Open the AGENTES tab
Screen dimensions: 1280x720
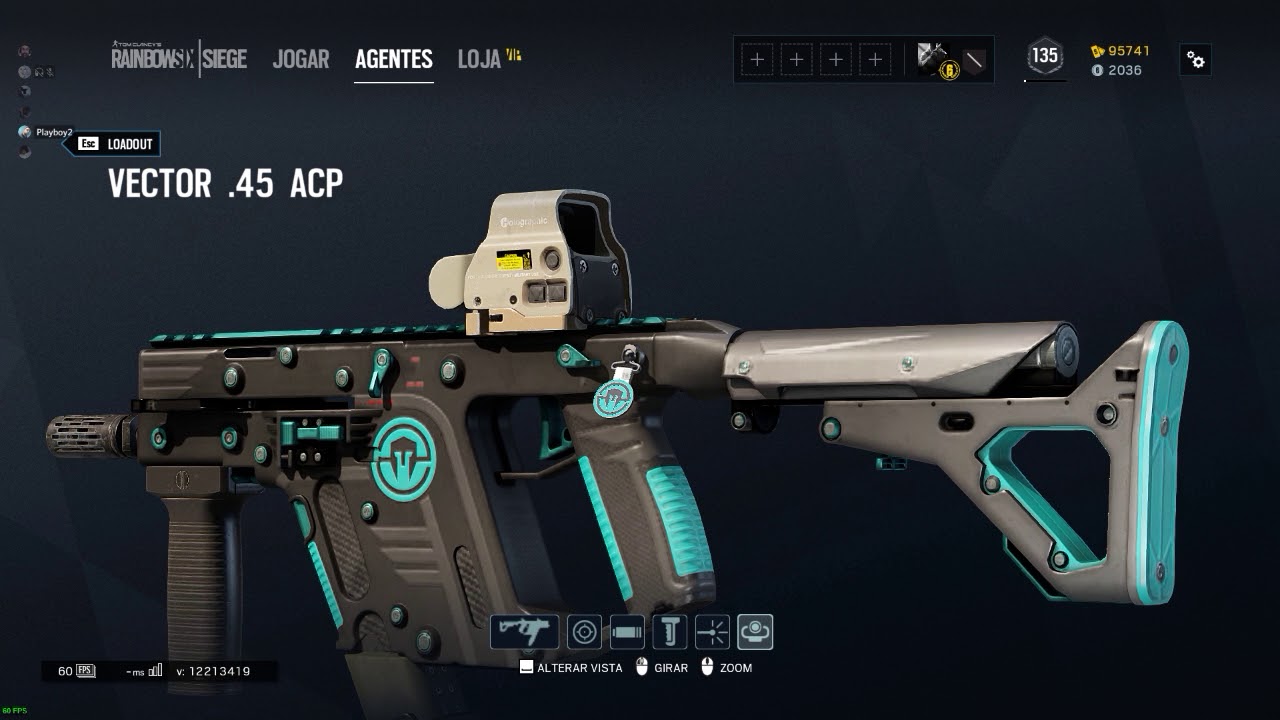tap(393, 59)
